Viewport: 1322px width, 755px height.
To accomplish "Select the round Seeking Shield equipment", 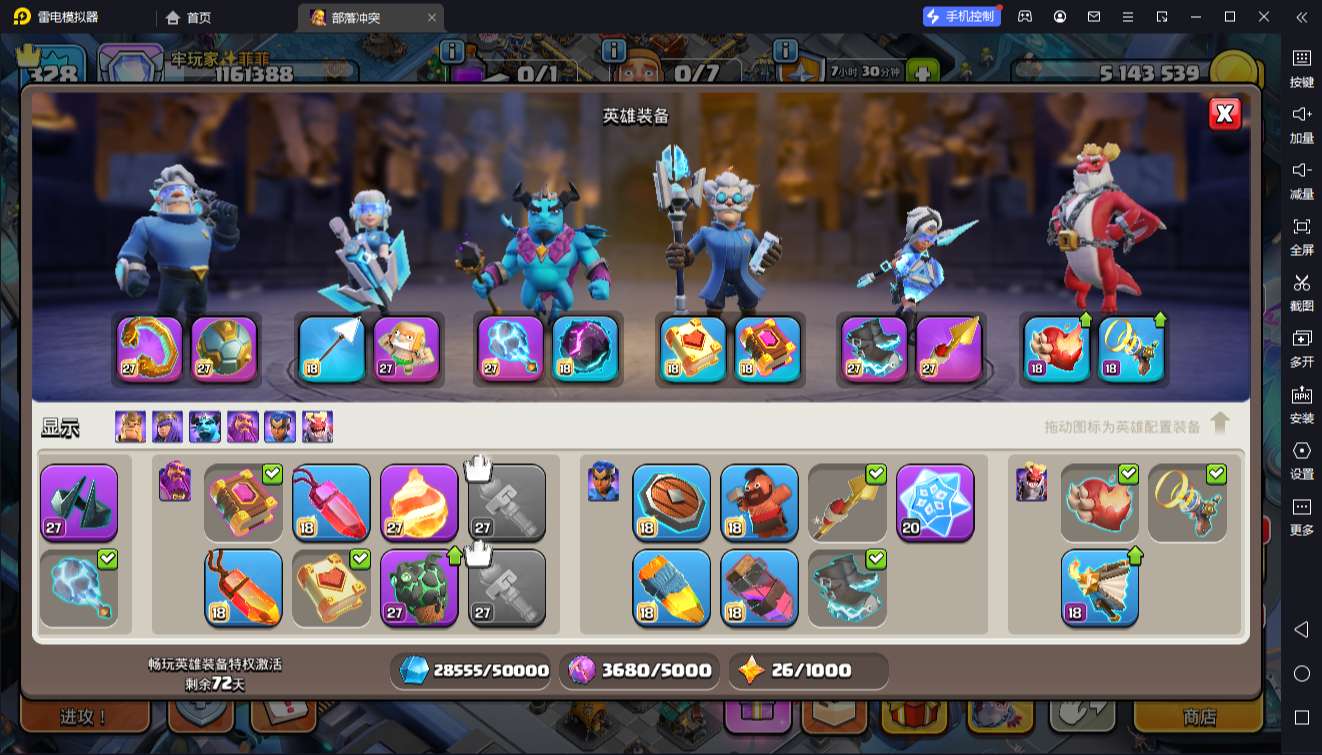I will point(671,502).
